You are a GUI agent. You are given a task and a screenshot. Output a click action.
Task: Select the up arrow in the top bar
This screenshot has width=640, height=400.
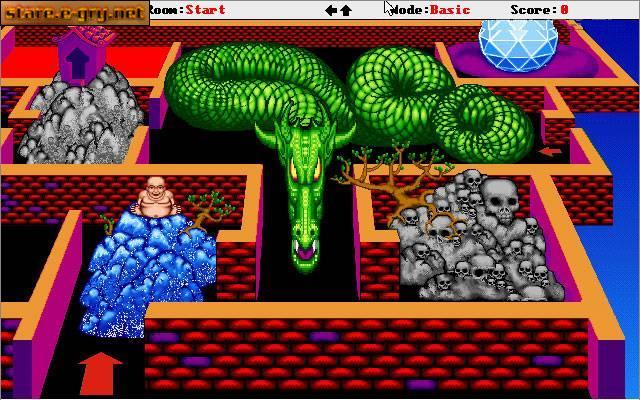pos(346,10)
